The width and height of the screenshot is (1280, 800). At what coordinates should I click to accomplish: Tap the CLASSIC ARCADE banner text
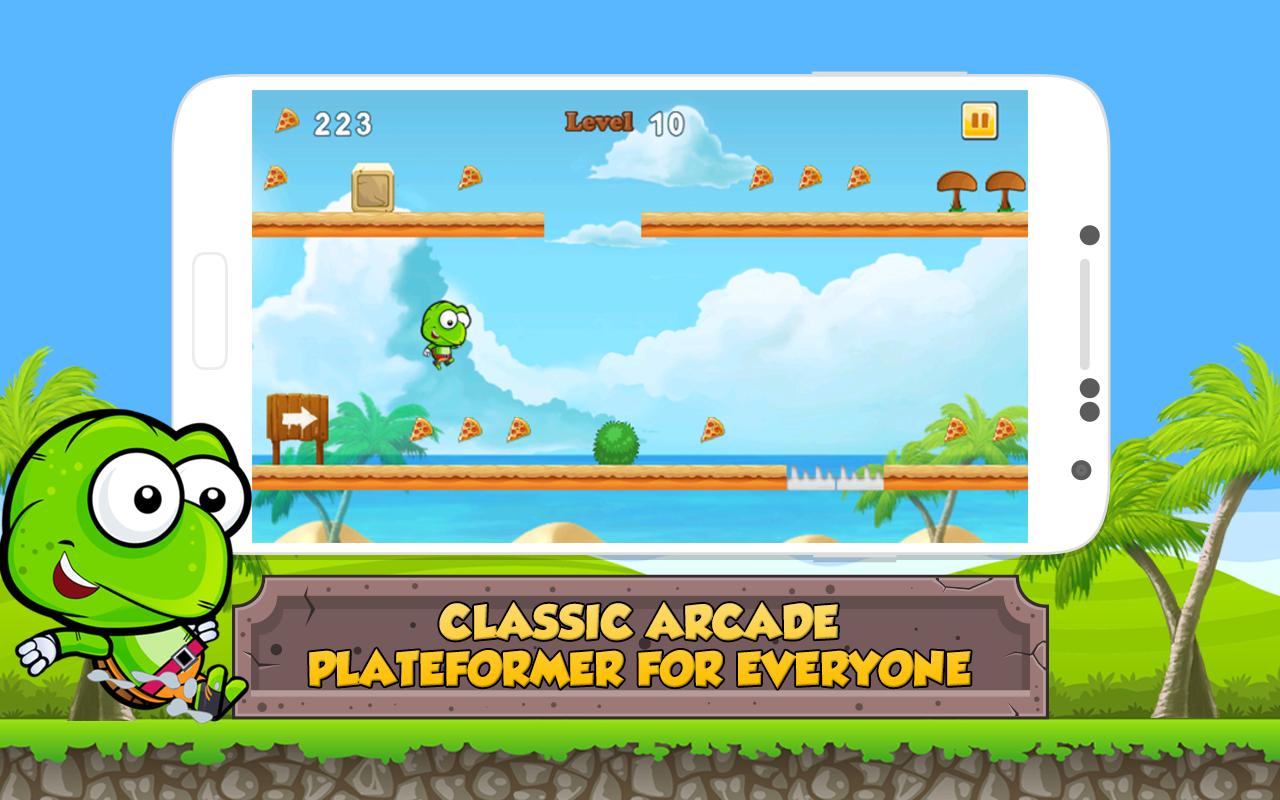pos(640,620)
